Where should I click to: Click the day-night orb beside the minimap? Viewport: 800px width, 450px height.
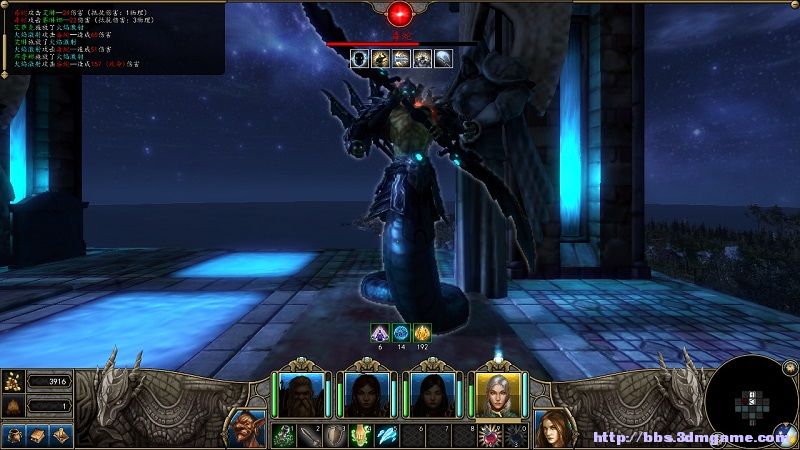click(x=783, y=435)
